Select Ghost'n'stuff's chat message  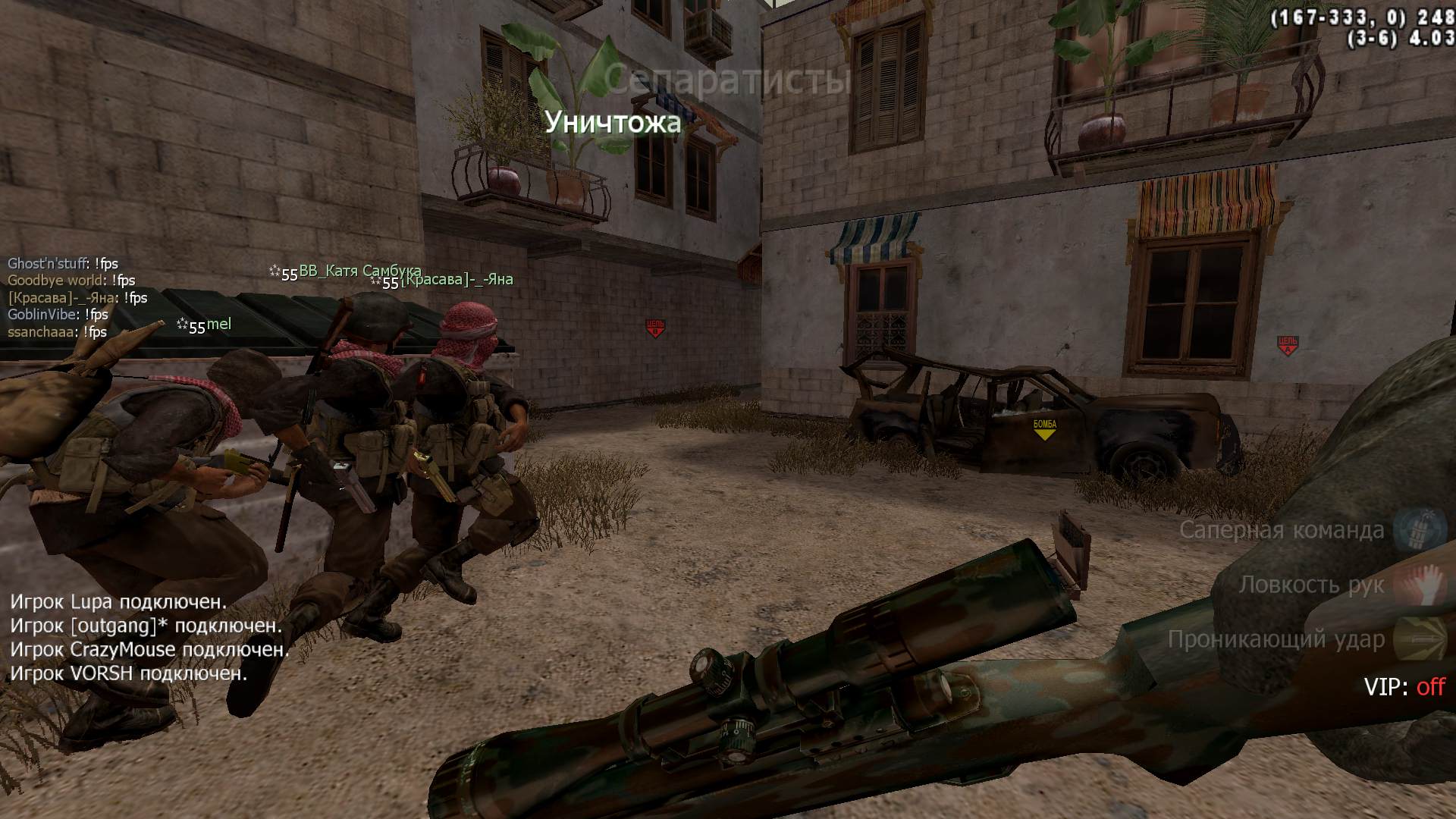[63, 264]
